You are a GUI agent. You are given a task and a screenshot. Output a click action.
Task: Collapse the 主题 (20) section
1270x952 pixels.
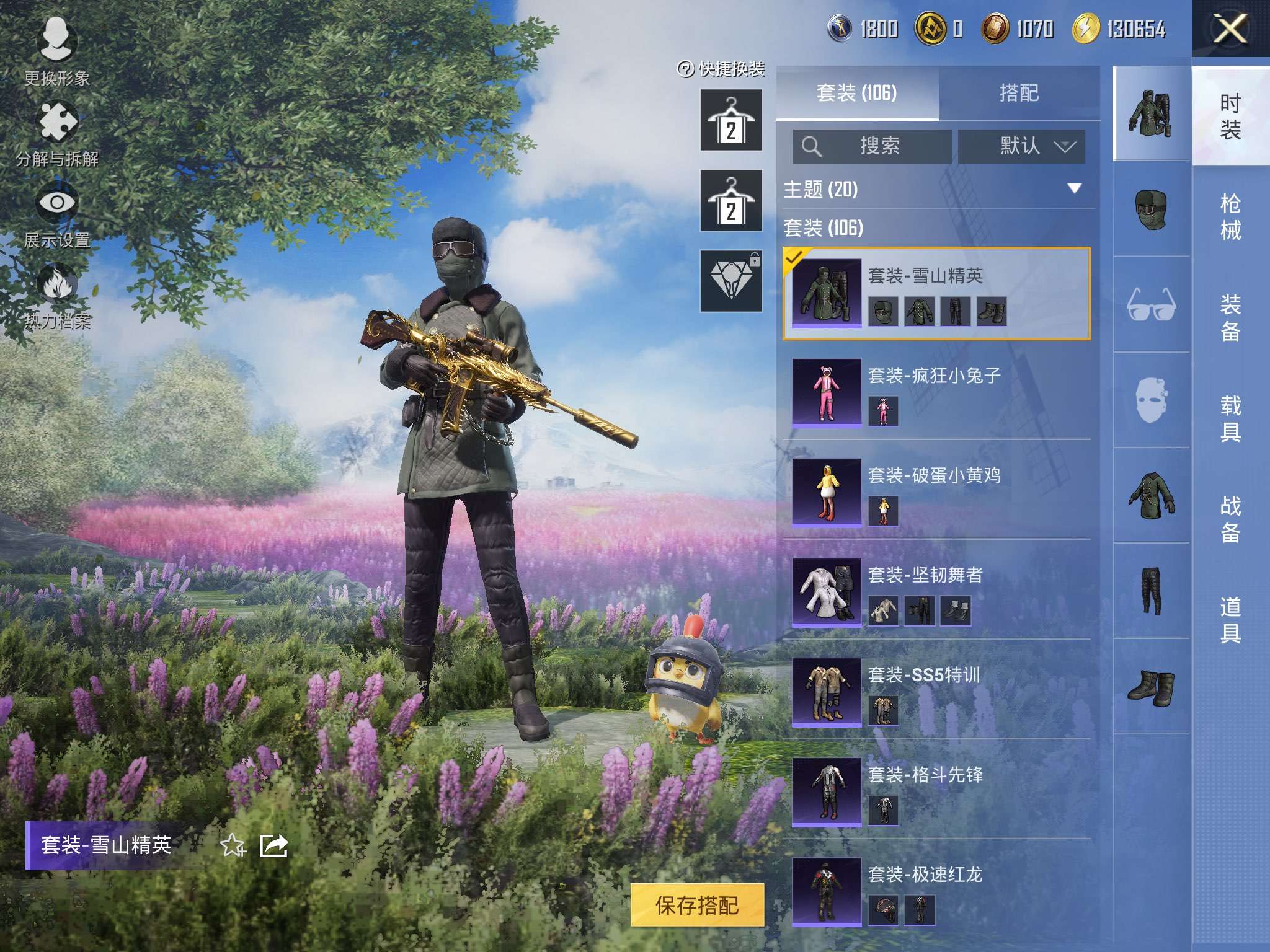pos(1075,188)
